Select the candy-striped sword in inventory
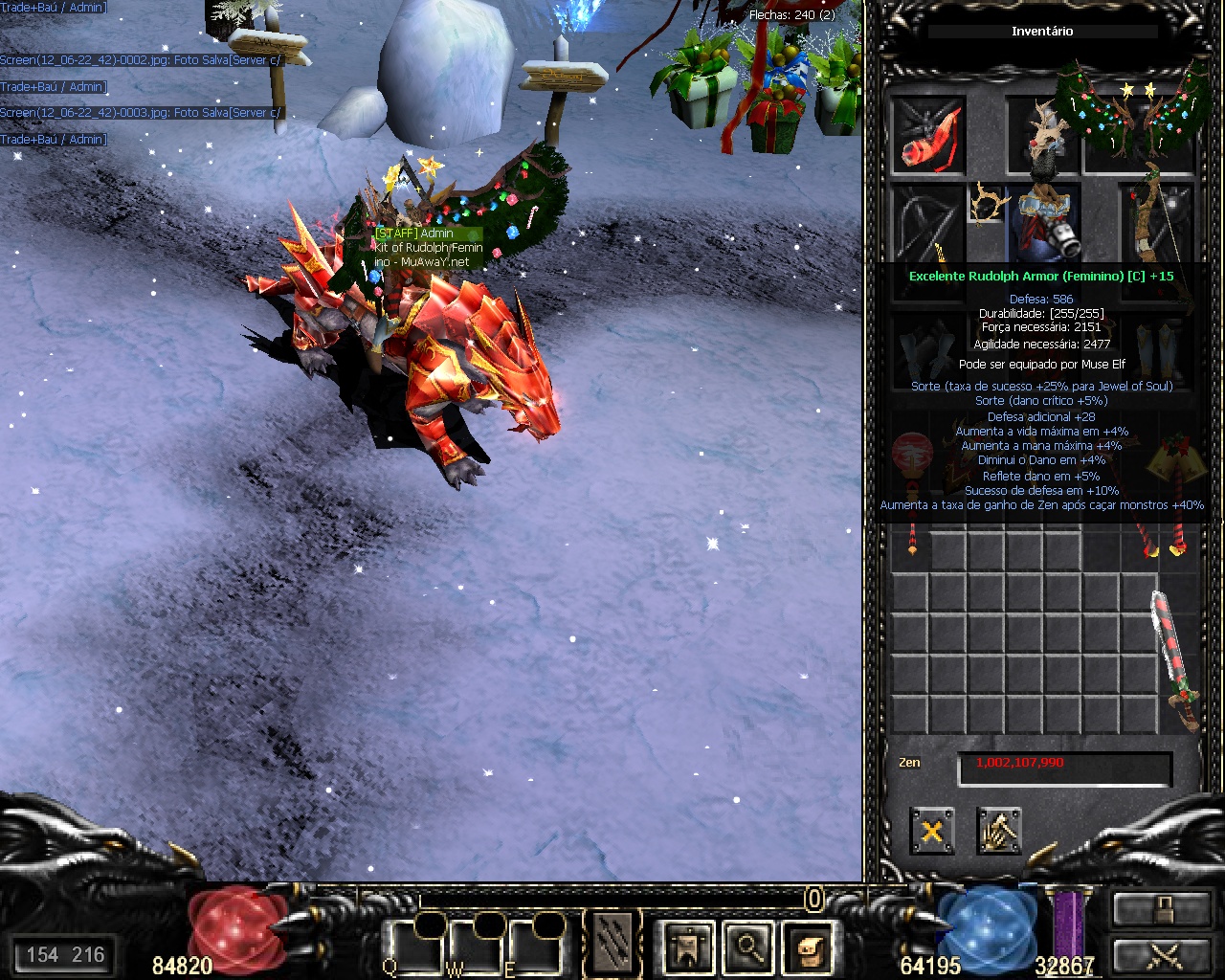Image resolution: width=1225 pixels, height=980 pixels. [1175, 658]
